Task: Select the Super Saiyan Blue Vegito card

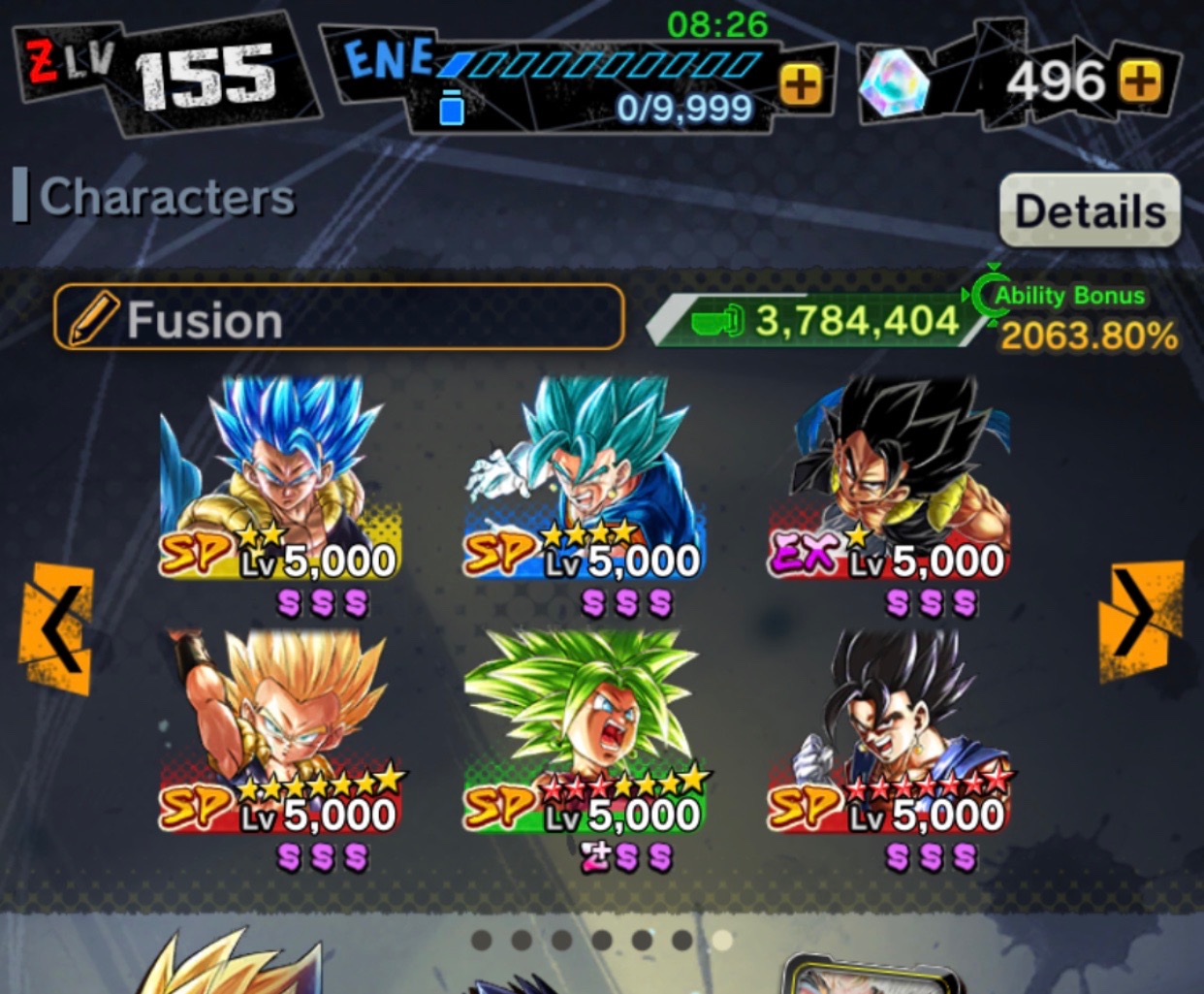Action: coord(585,485)
